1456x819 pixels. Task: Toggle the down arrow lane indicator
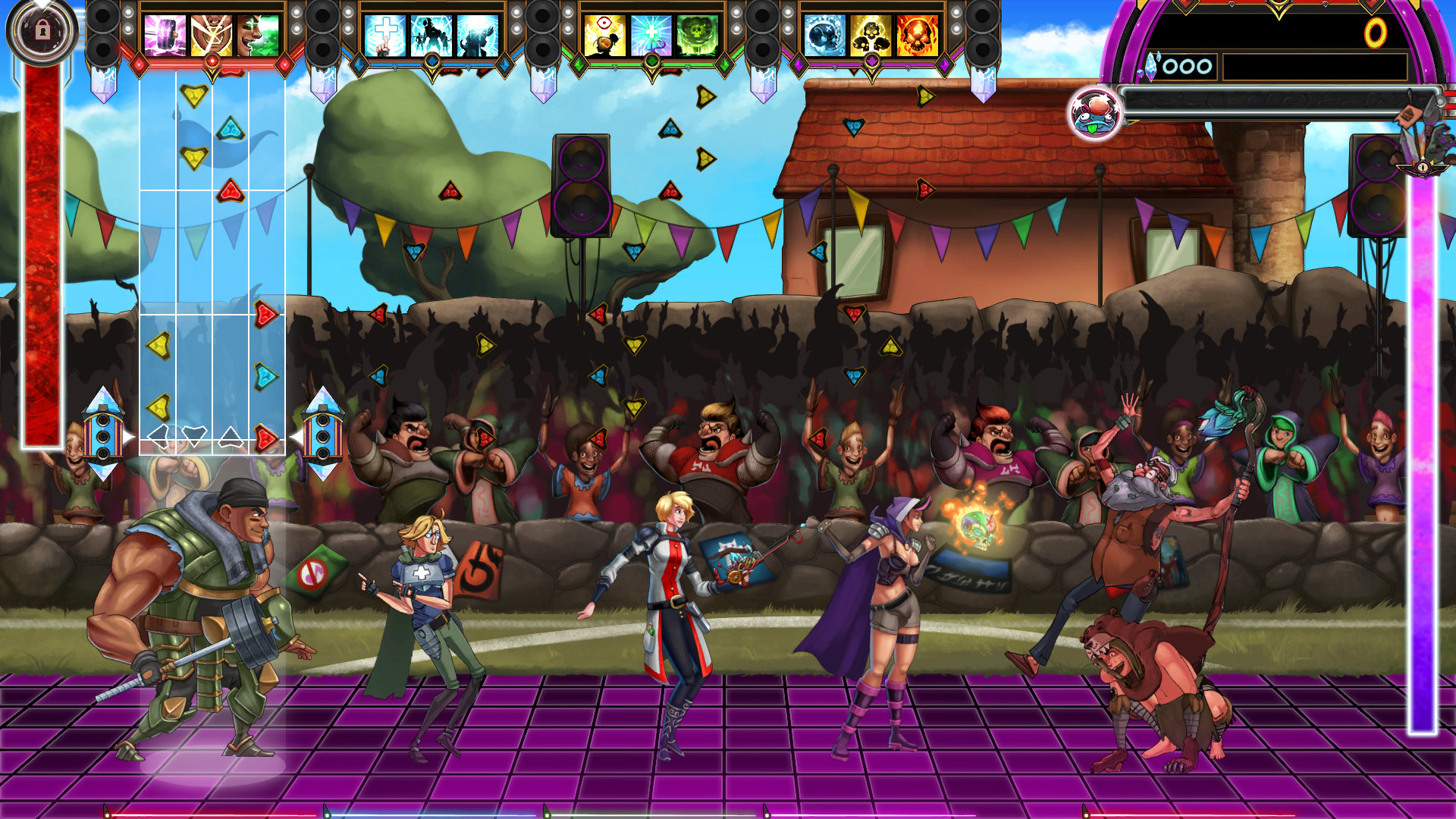(x=196, y=436)
